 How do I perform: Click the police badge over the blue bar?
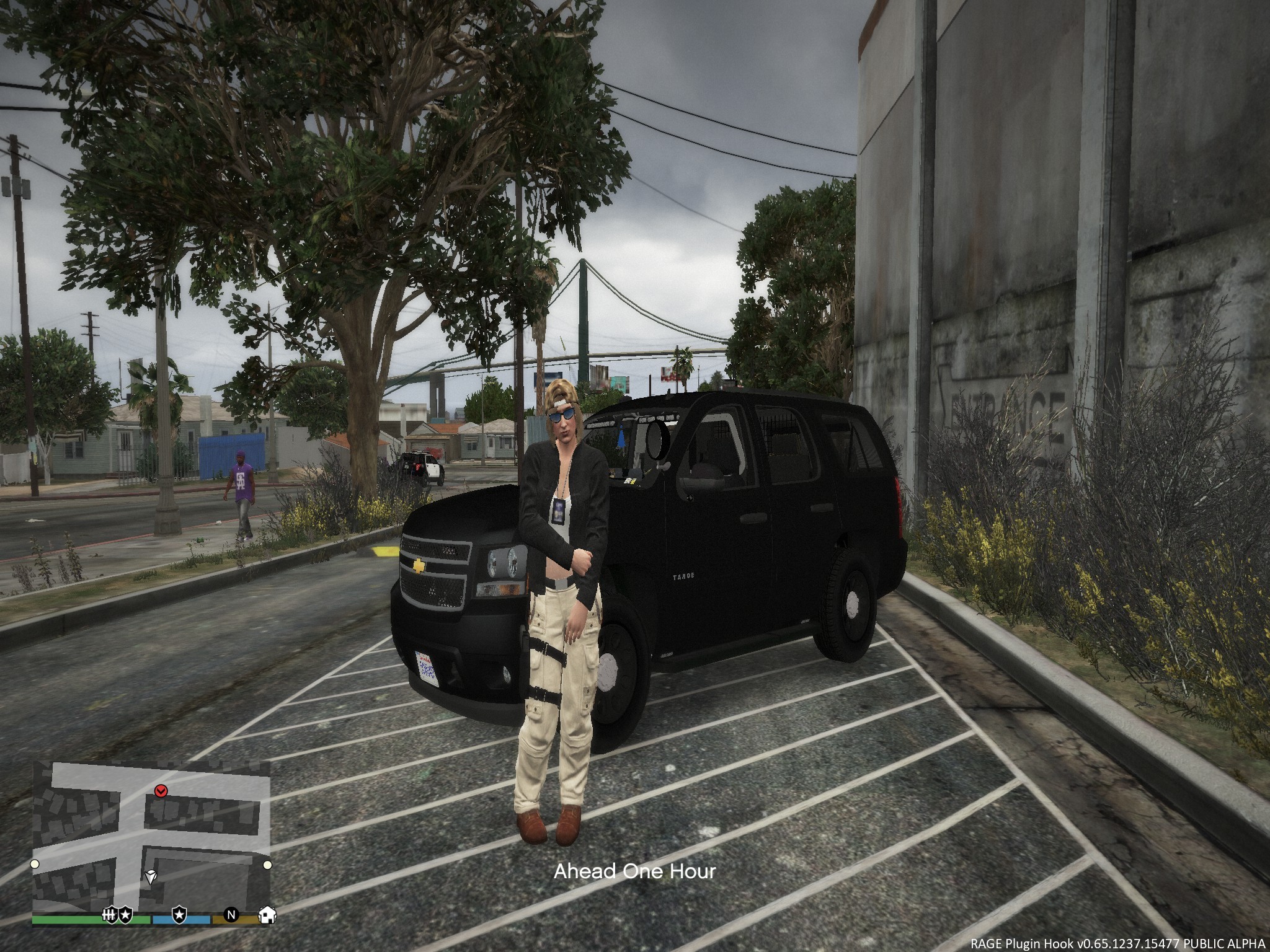pos(179,914)
